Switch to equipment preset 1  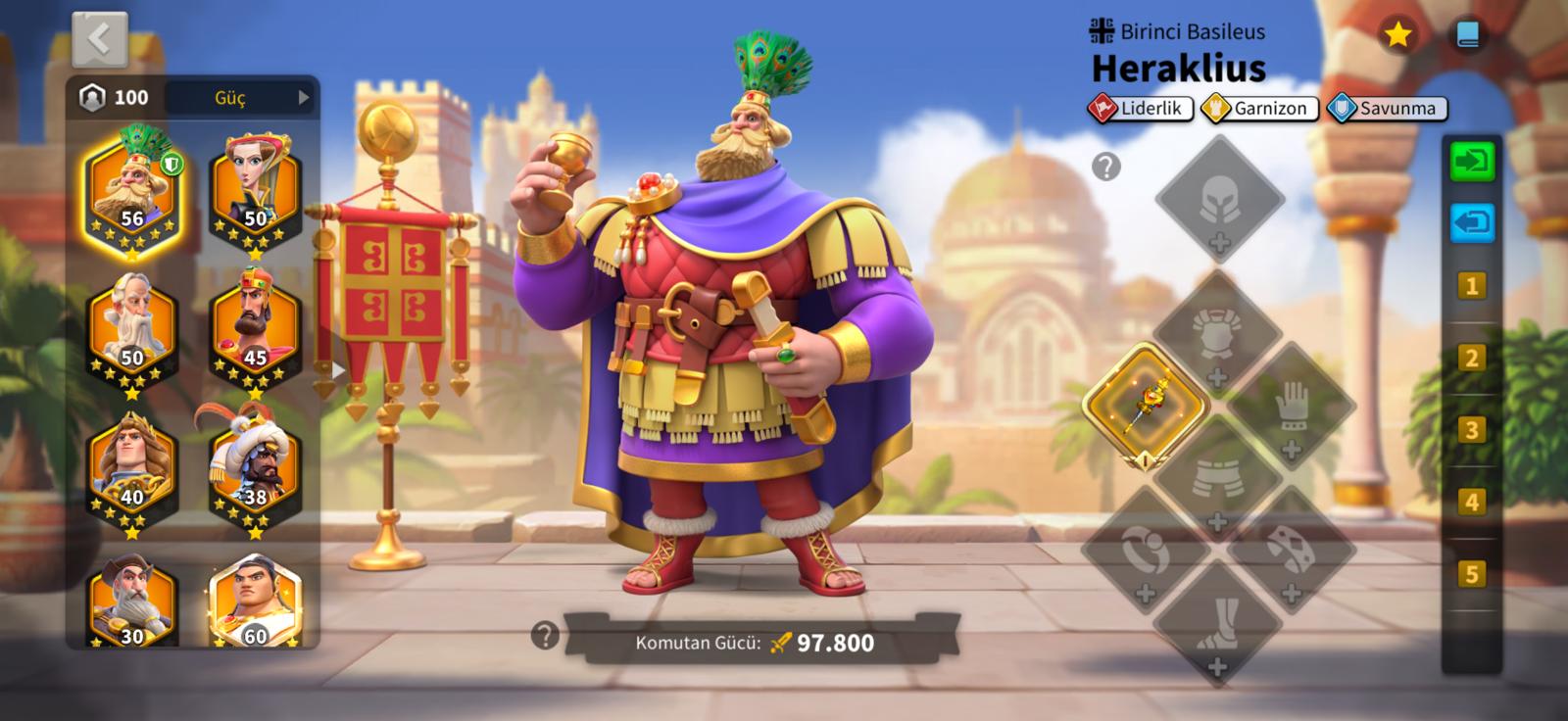click(x=1471, y=286)
